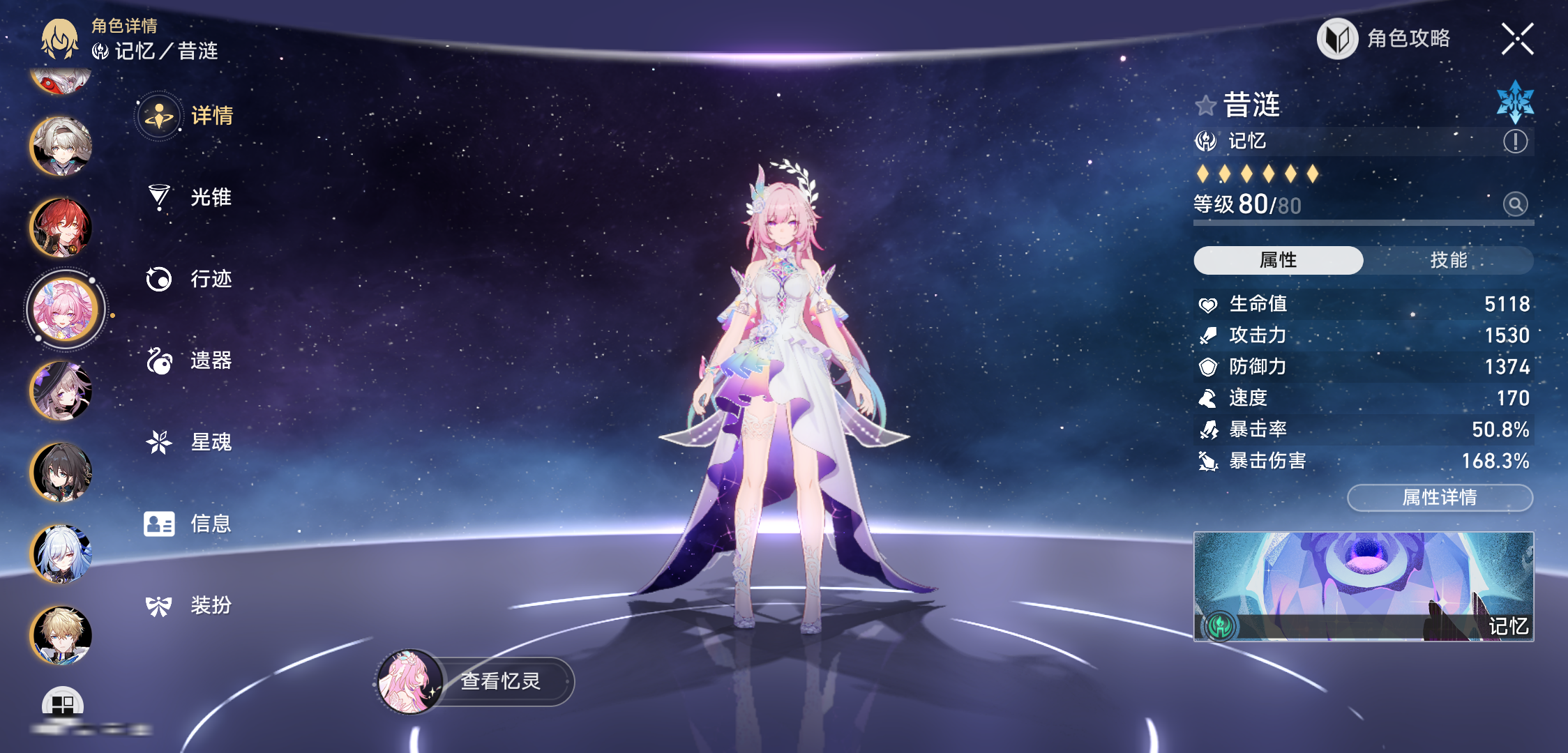
Task: Close the character details screen
Action: (x=1517, y=39)
